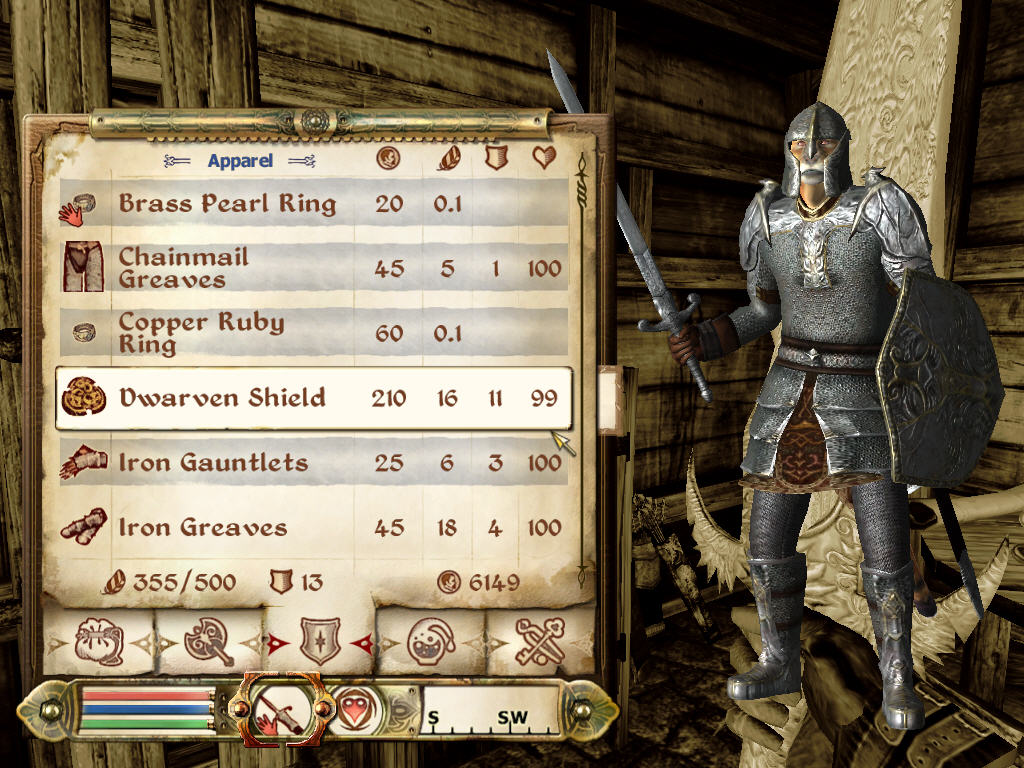
Task: Choose the Copper Ruby Ring entry
Action: point(310,333)
